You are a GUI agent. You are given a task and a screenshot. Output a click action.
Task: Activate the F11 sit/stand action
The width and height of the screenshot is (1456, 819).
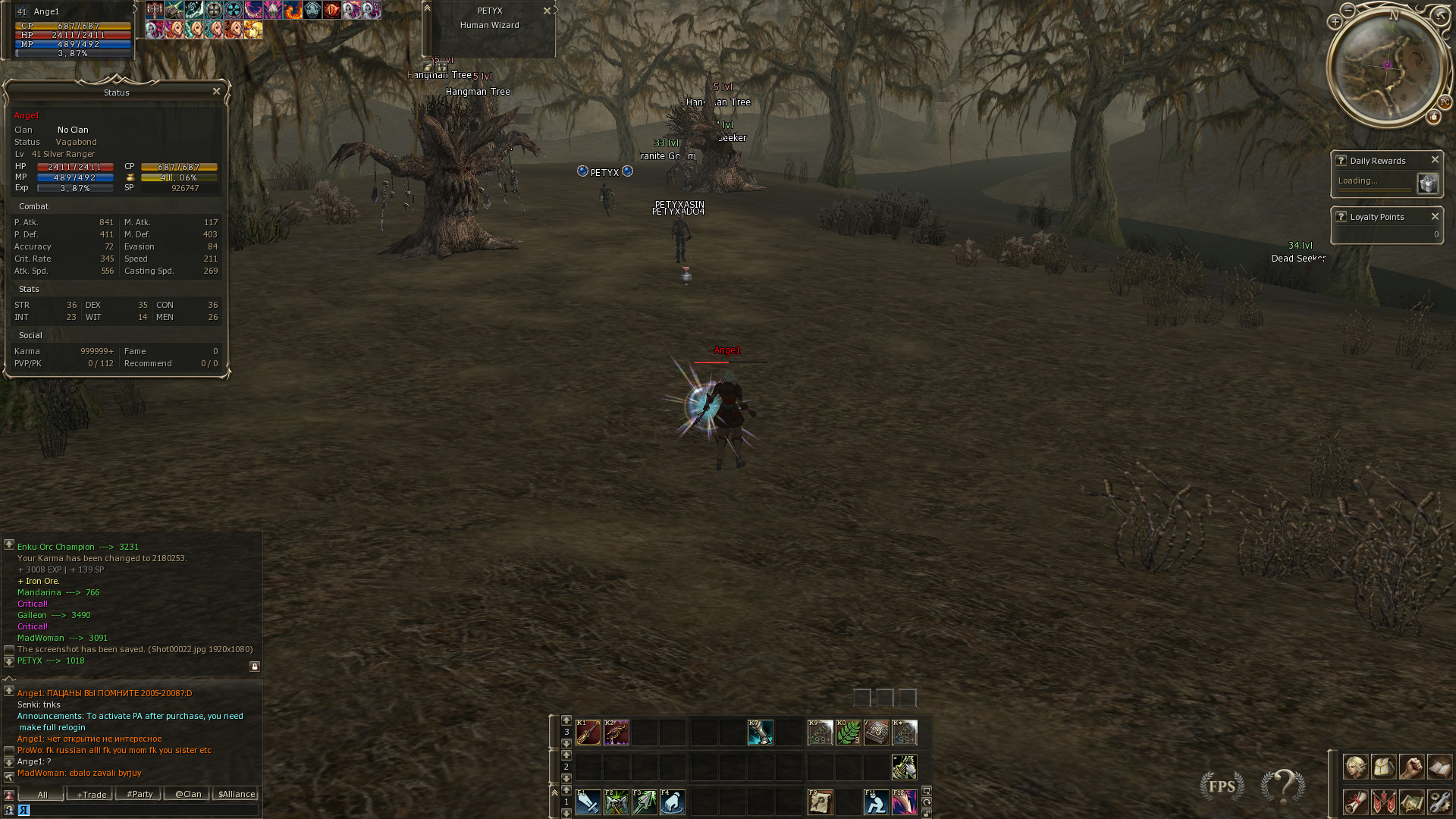[876, 802]
